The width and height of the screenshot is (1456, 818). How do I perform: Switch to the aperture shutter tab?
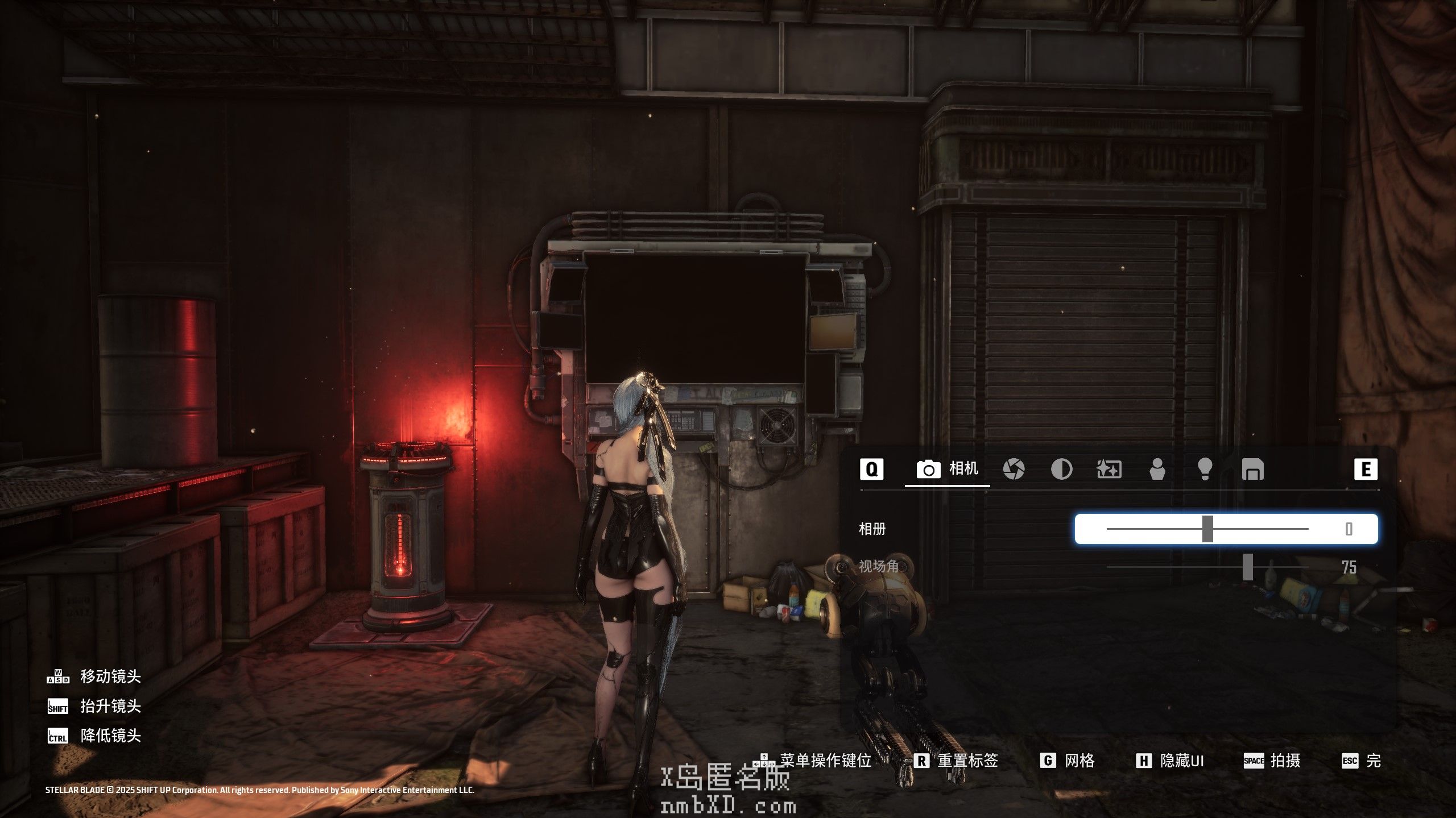pyautogui.click(x=1014, y=470)
